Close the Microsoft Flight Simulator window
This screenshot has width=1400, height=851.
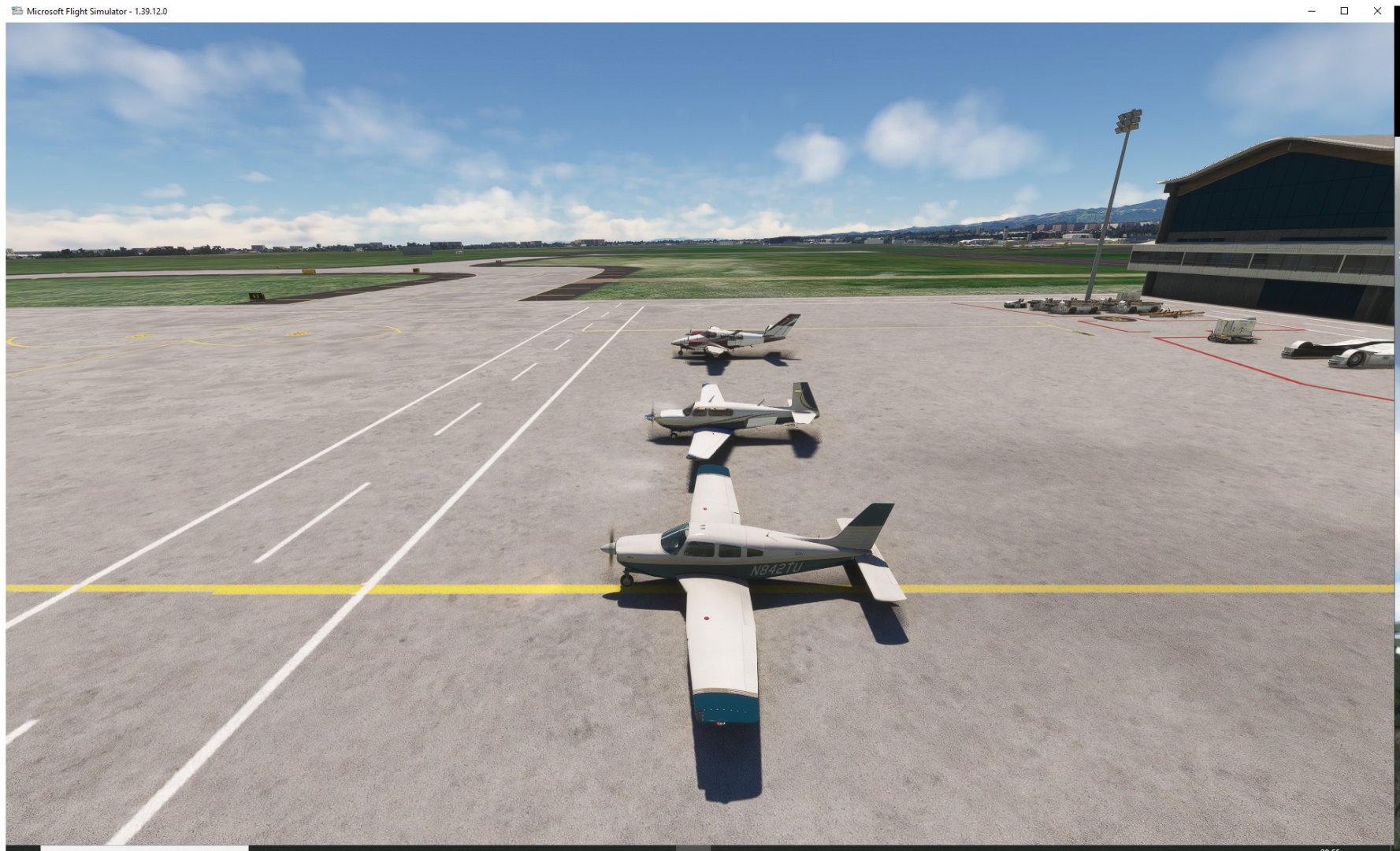coord(1377,11)
